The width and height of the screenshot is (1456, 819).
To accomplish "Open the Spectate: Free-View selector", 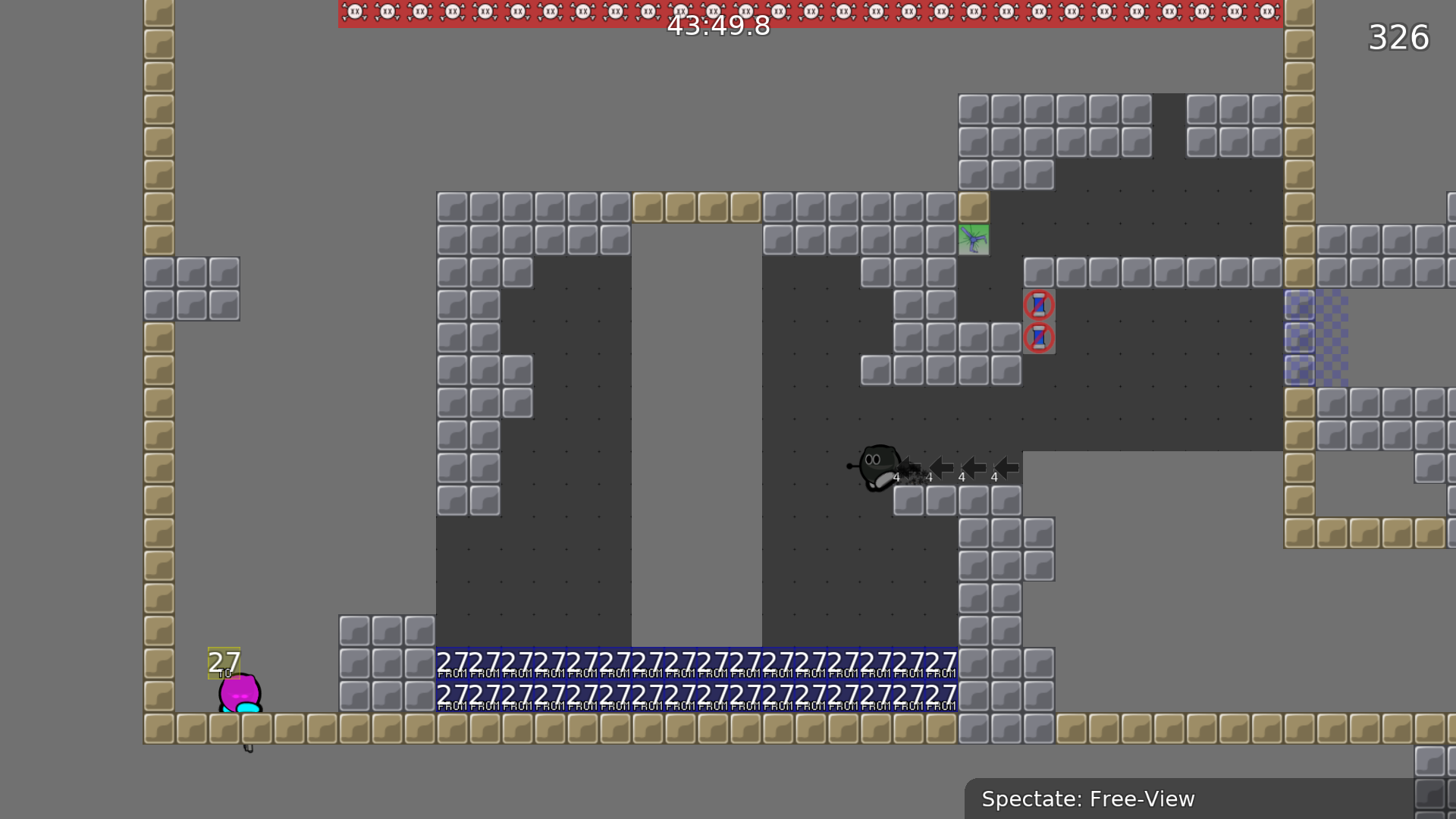I will pyautogui.click(x=1088, y=799).
